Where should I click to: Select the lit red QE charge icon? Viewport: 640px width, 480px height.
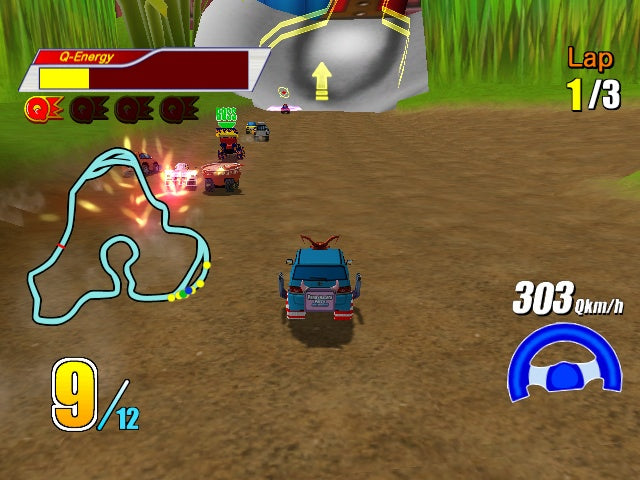click(x=40, y=108)
